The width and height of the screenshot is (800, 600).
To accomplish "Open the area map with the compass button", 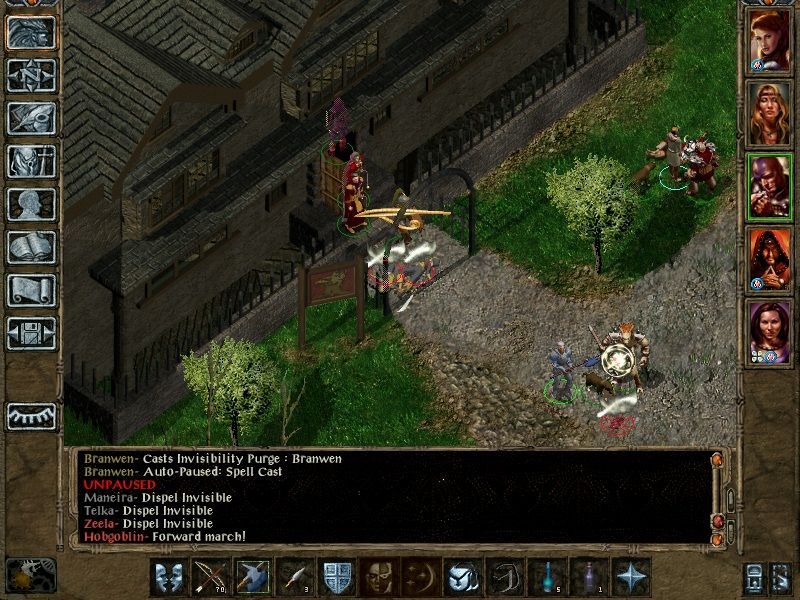I will click(32, 75).
